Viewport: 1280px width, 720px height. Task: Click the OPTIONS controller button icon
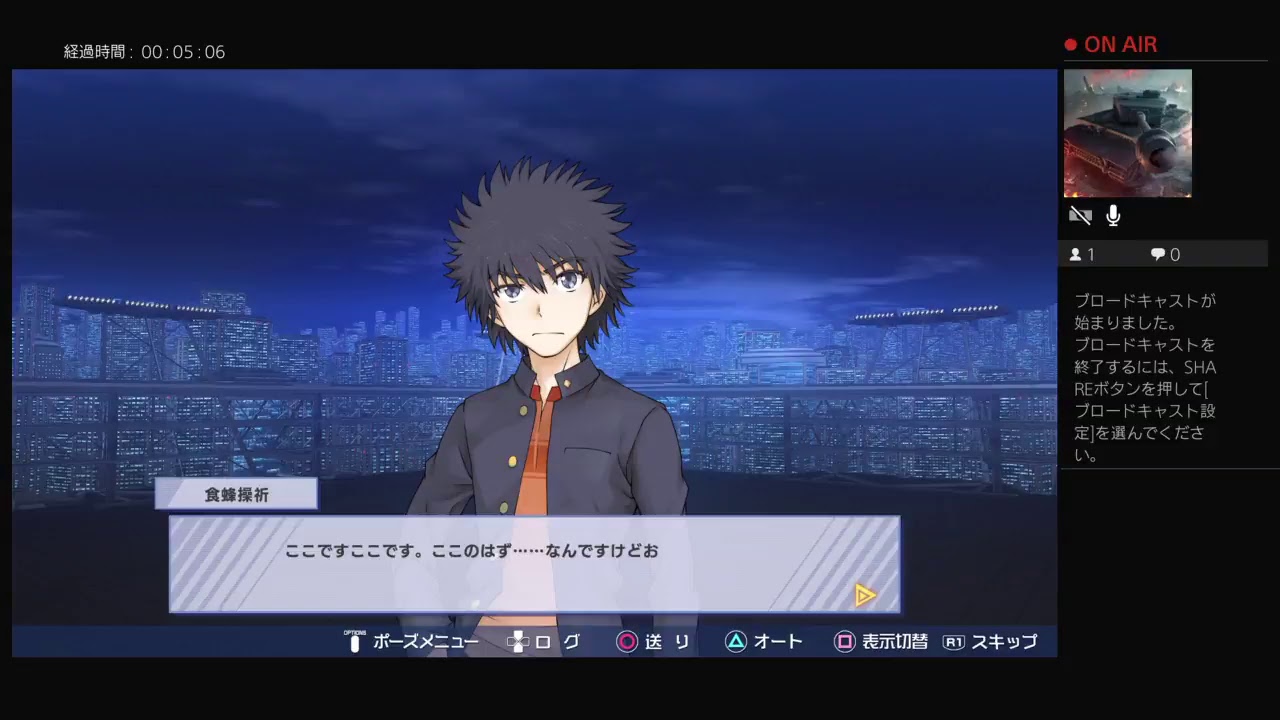[x=354, y=642]
